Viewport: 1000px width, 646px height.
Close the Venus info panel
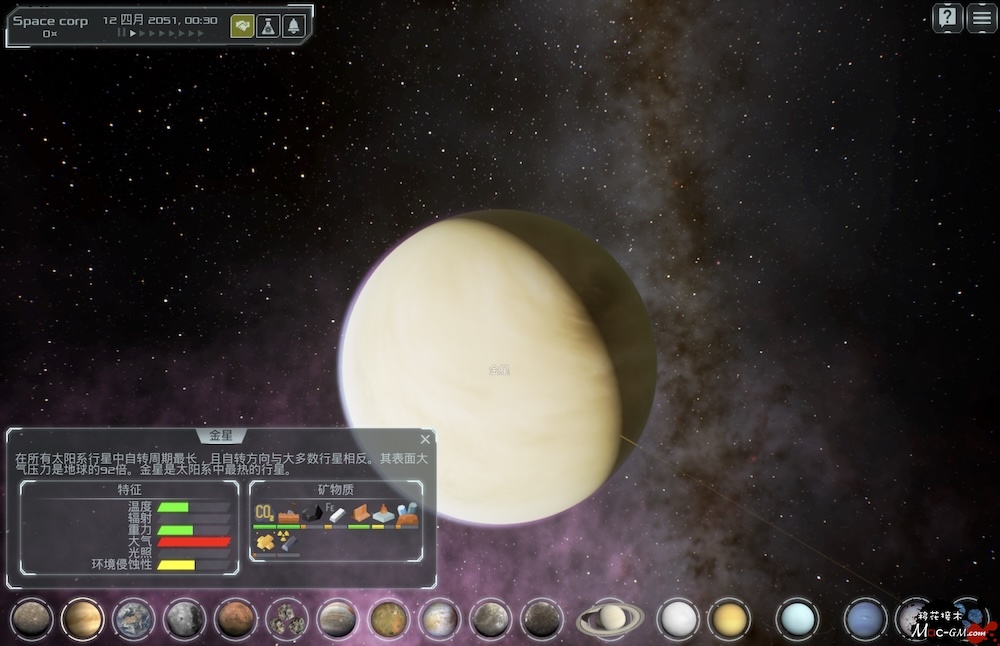tap(425, 439)
